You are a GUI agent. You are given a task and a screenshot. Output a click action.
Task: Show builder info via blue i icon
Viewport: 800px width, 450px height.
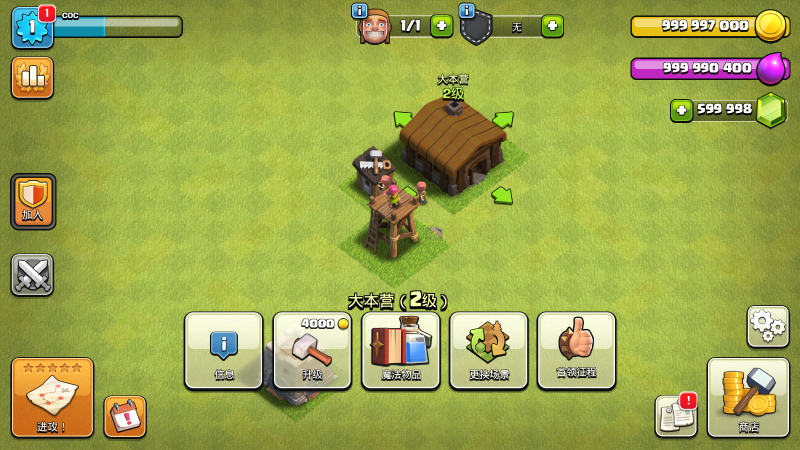[359, 10]
